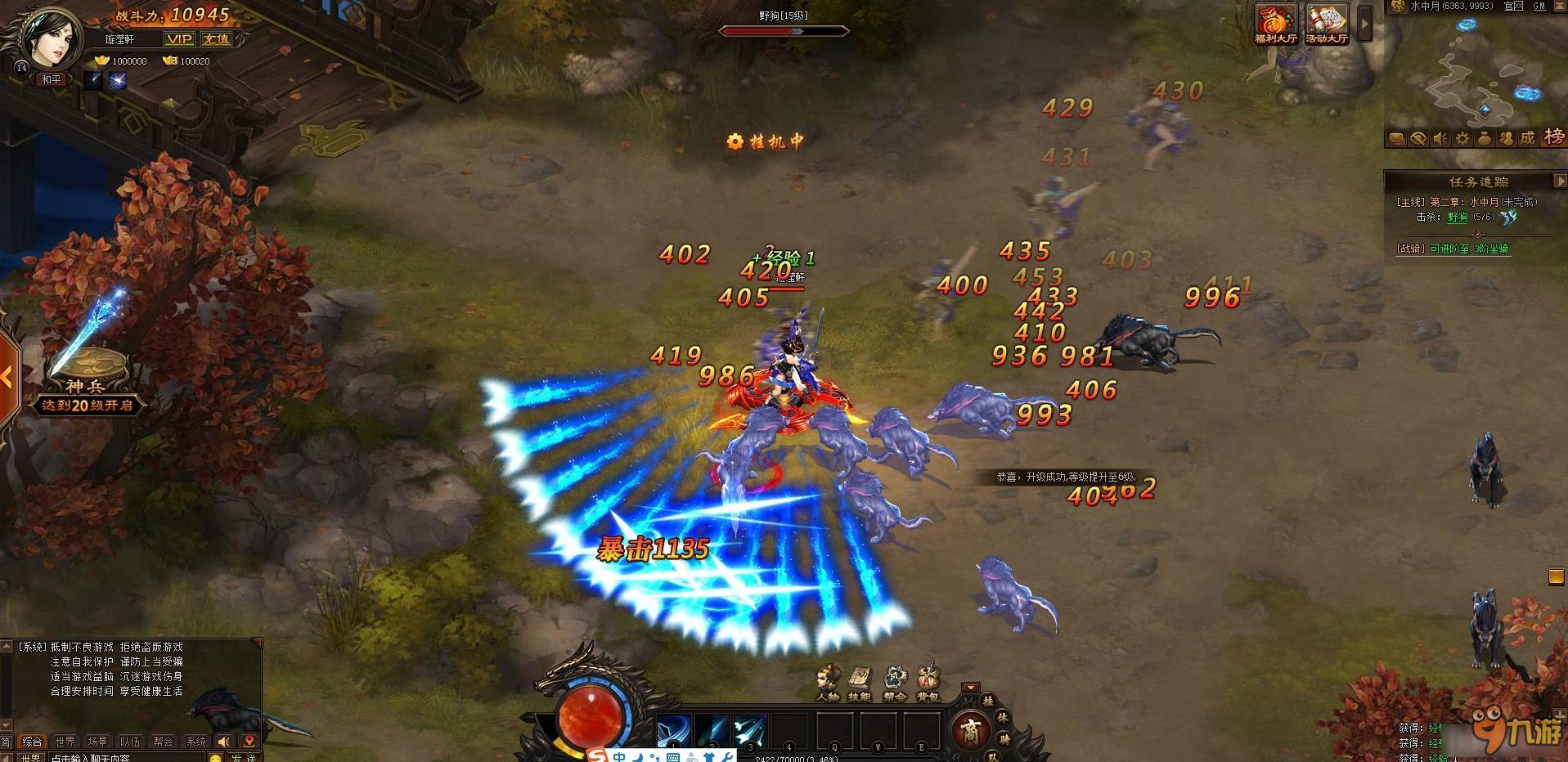Open the 技能 skills book

coord(860,682)
